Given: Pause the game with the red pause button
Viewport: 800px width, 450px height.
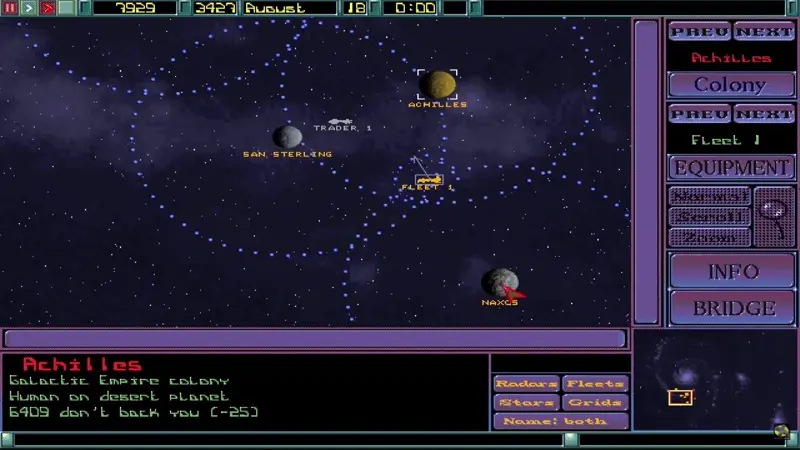Looking at the screenshot, I should click(11, 8).
